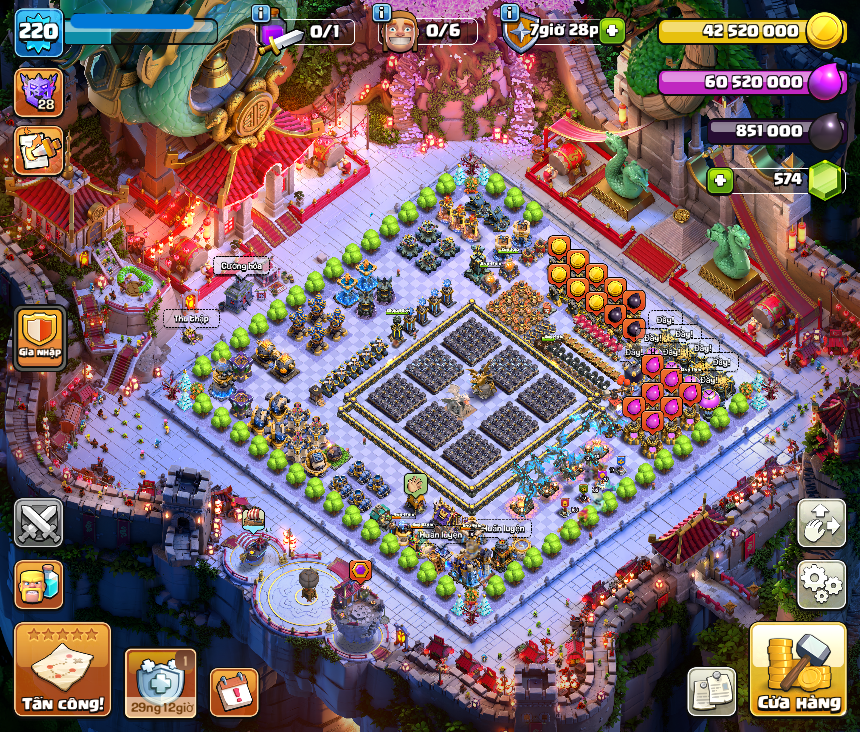
Task: Open the Cửa Hàng shop
Action: (x=797, y=669)
